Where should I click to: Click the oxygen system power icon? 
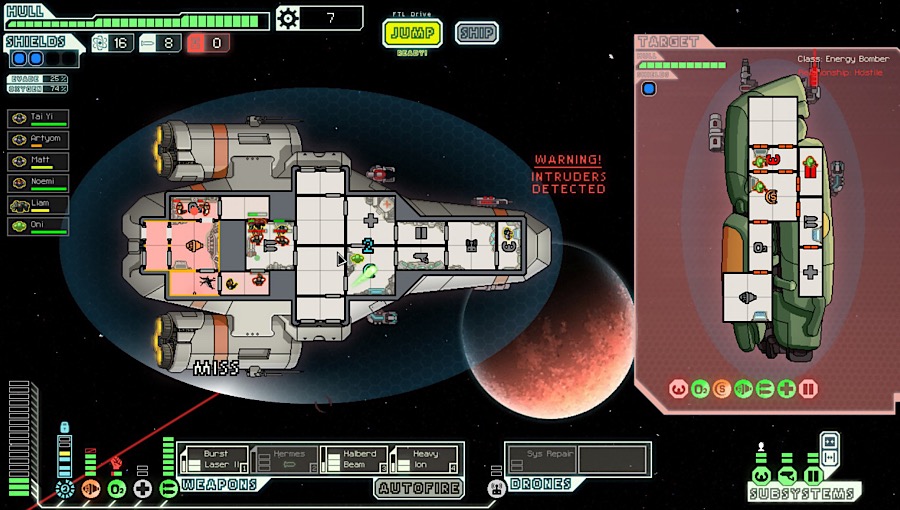point(116,489)
